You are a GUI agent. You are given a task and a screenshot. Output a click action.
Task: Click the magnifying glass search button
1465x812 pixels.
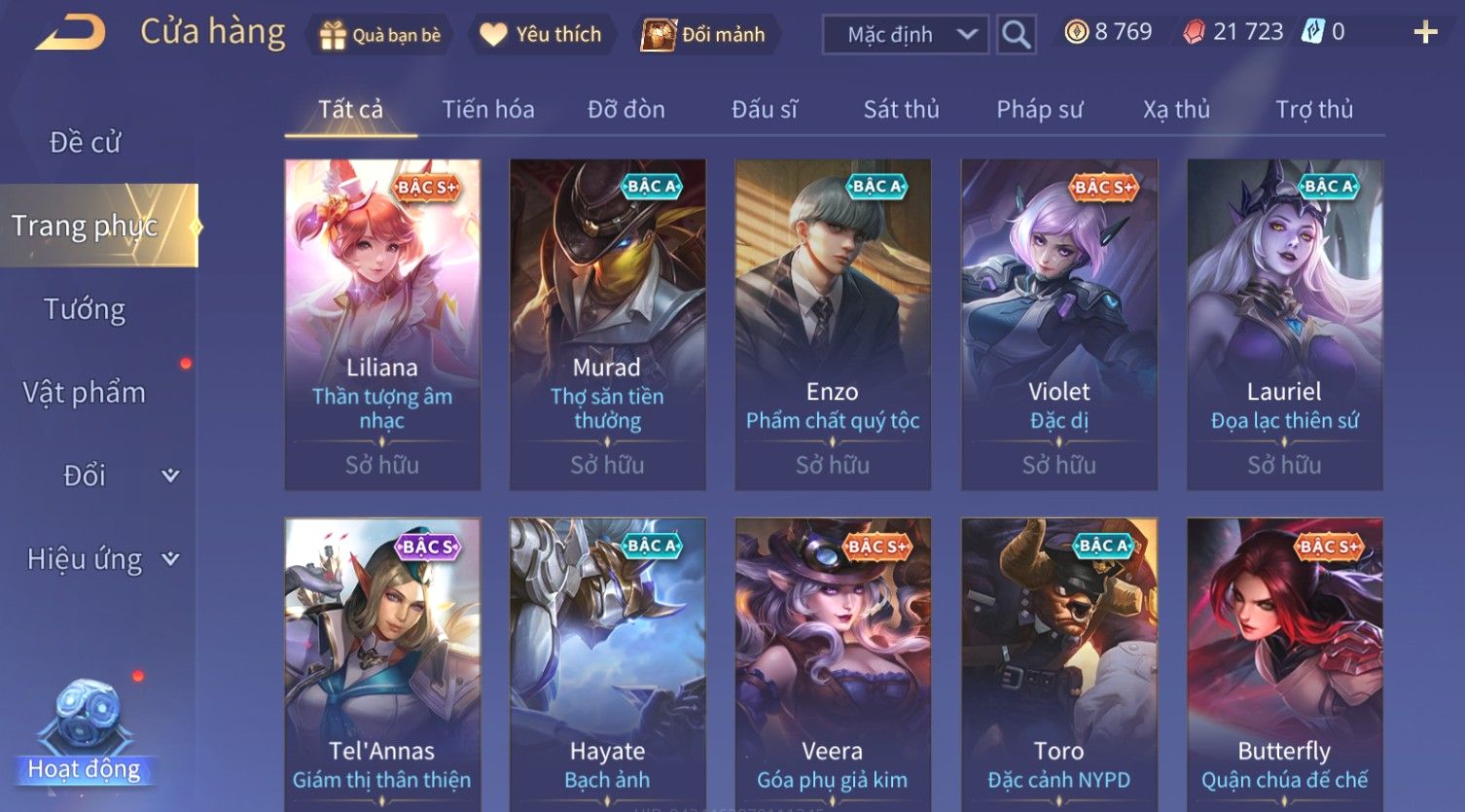1016,35
